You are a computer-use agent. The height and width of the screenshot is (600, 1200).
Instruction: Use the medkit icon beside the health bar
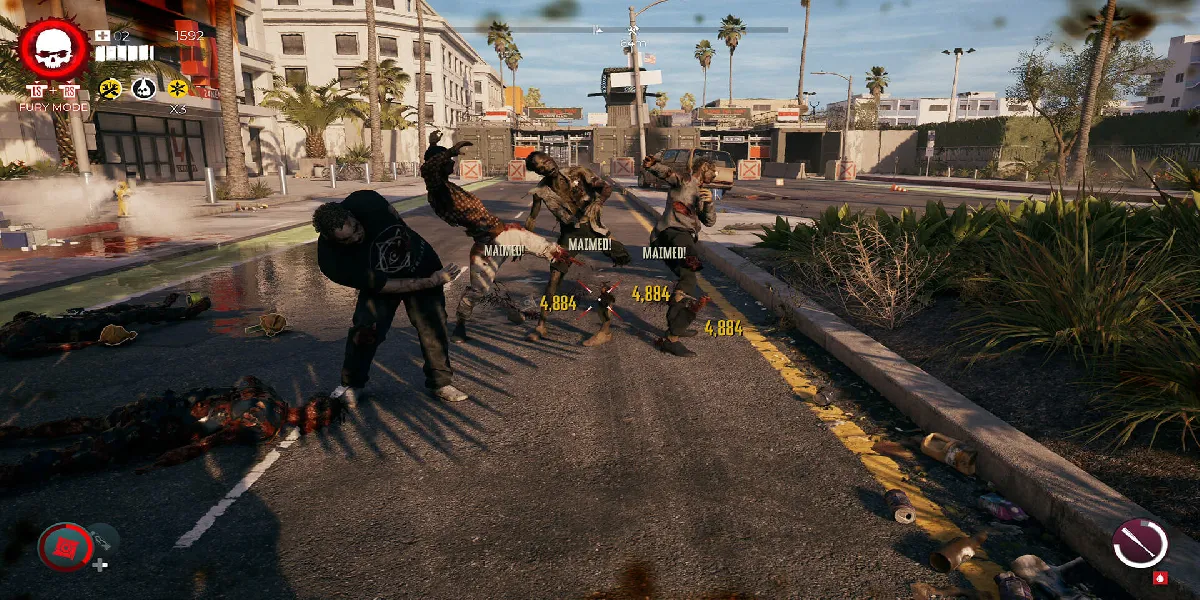coord(102,36)
